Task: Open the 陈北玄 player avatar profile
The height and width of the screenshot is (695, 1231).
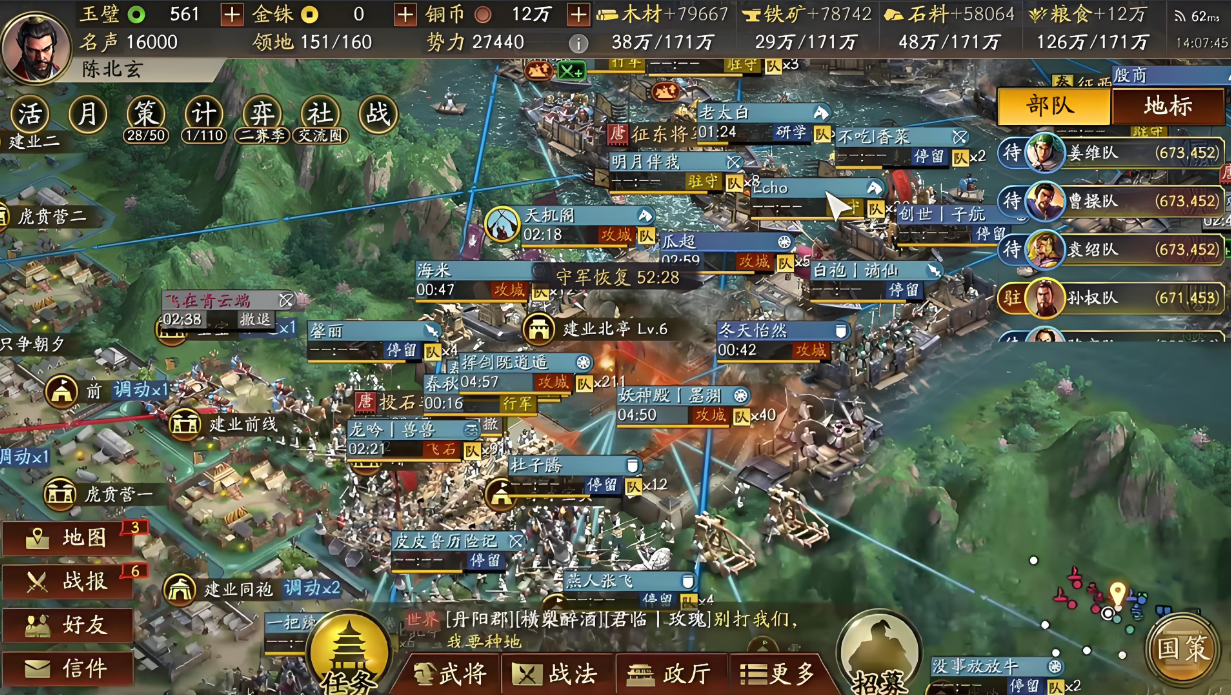Action: [x=37, y=45]
